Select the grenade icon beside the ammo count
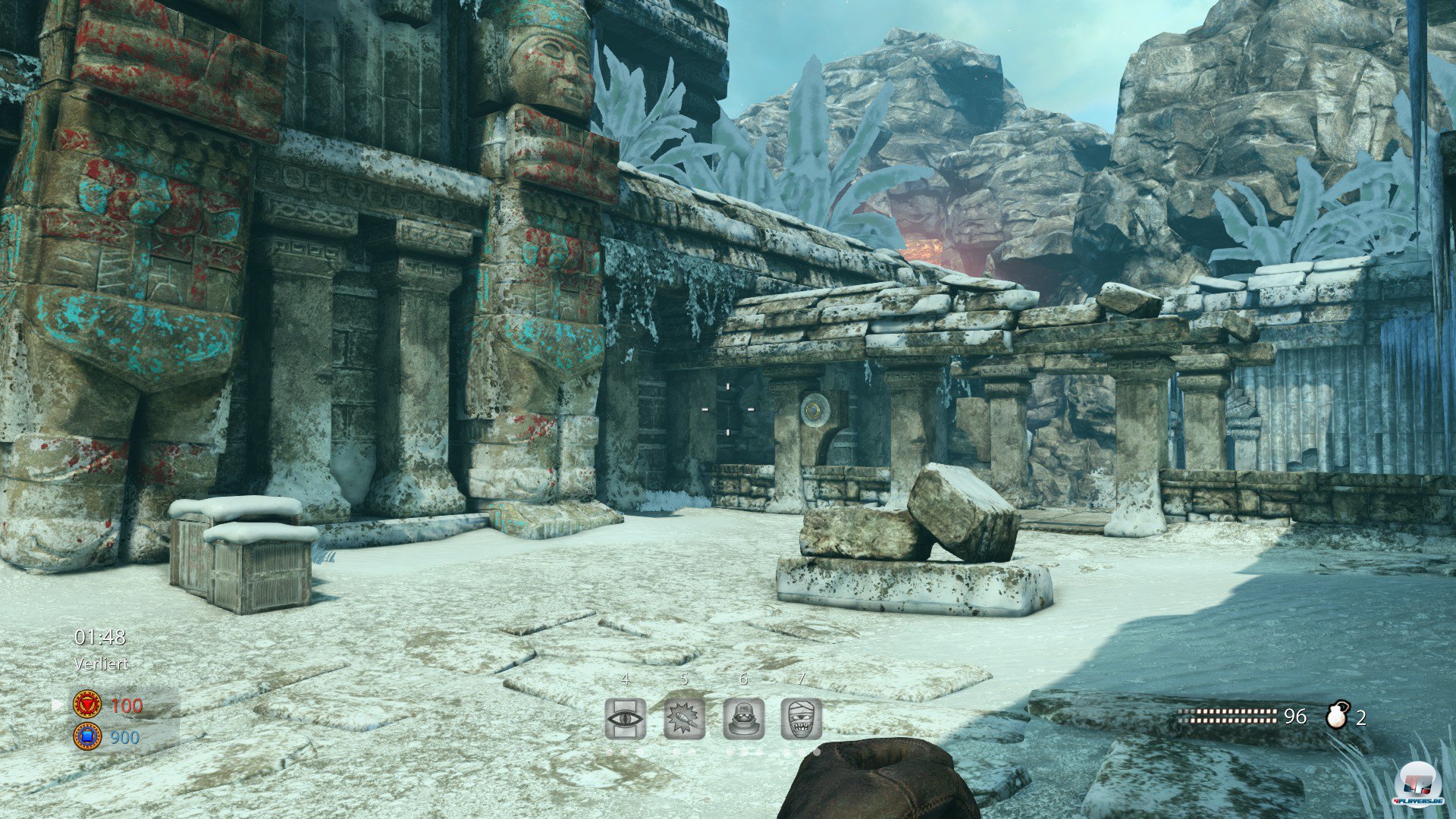The height and width of the screenshot is (819, 1456). [1338, 716]
